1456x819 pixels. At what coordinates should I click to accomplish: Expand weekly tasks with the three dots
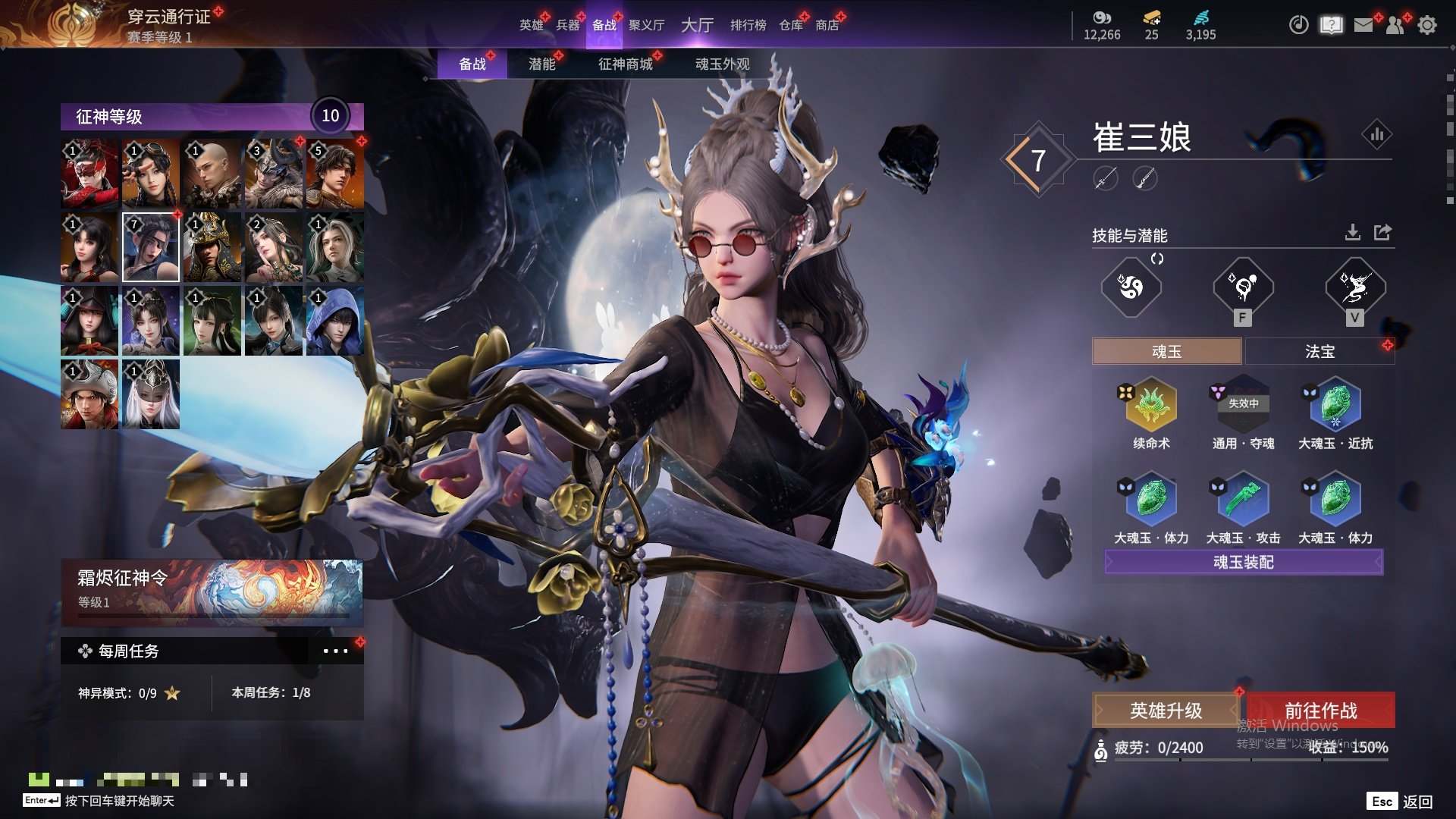(x=335, y=651)
